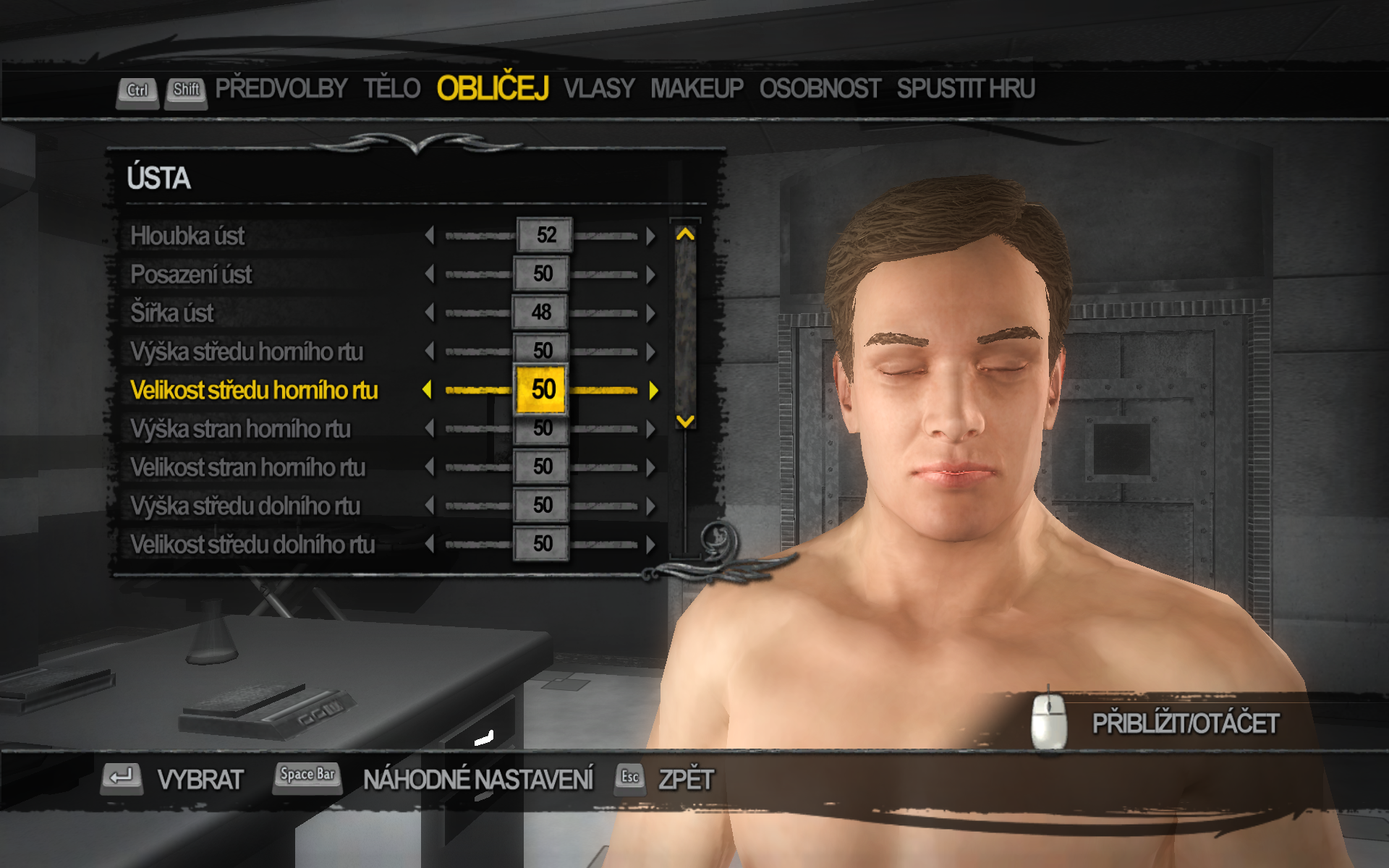Viewport: 1389px width, 868px height.
Task: Switch to the PŘEDVOLBY tab
Action: point(281,89)
